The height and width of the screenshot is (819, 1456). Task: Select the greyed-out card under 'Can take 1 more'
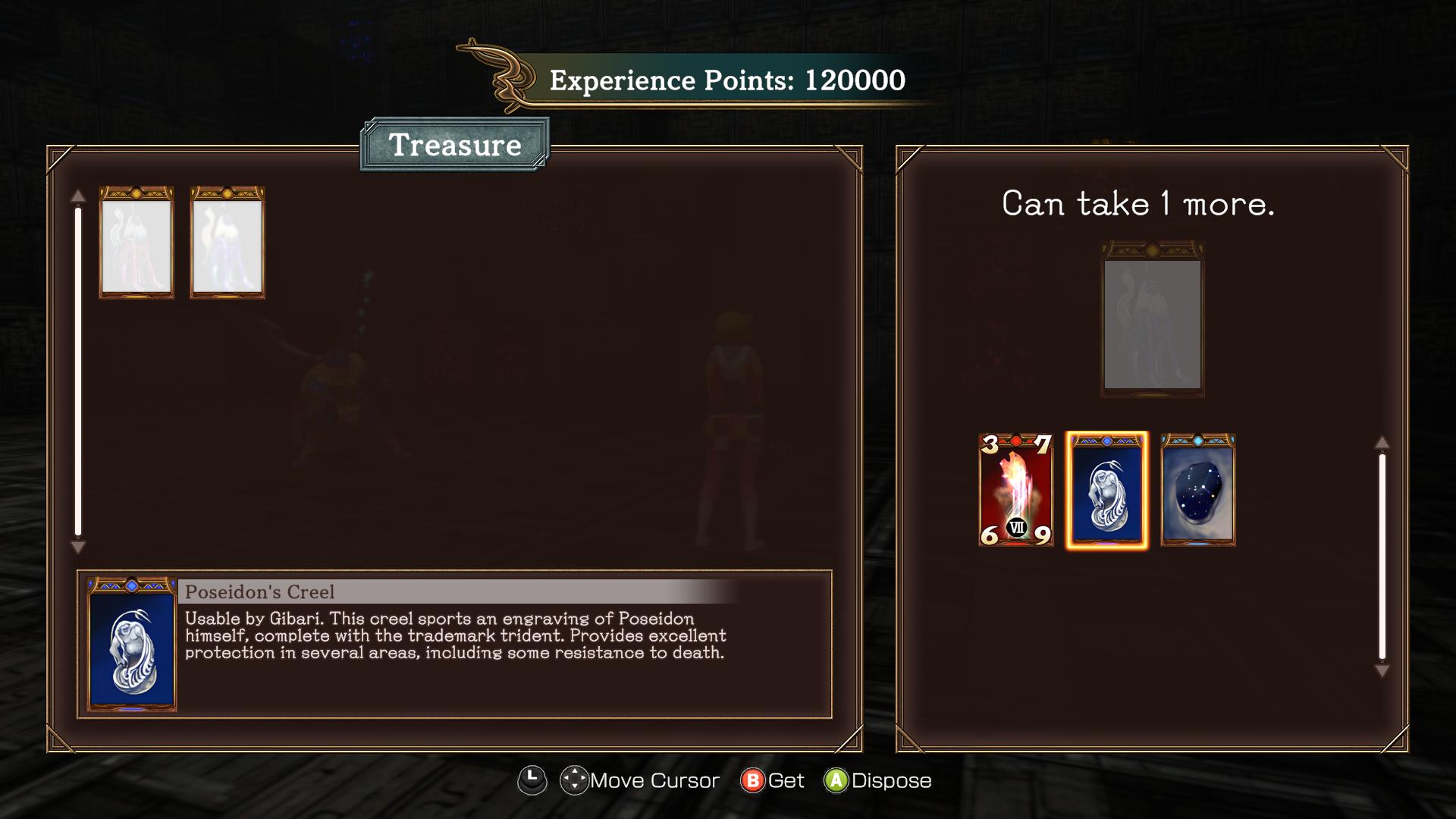tap(1152, 319)
